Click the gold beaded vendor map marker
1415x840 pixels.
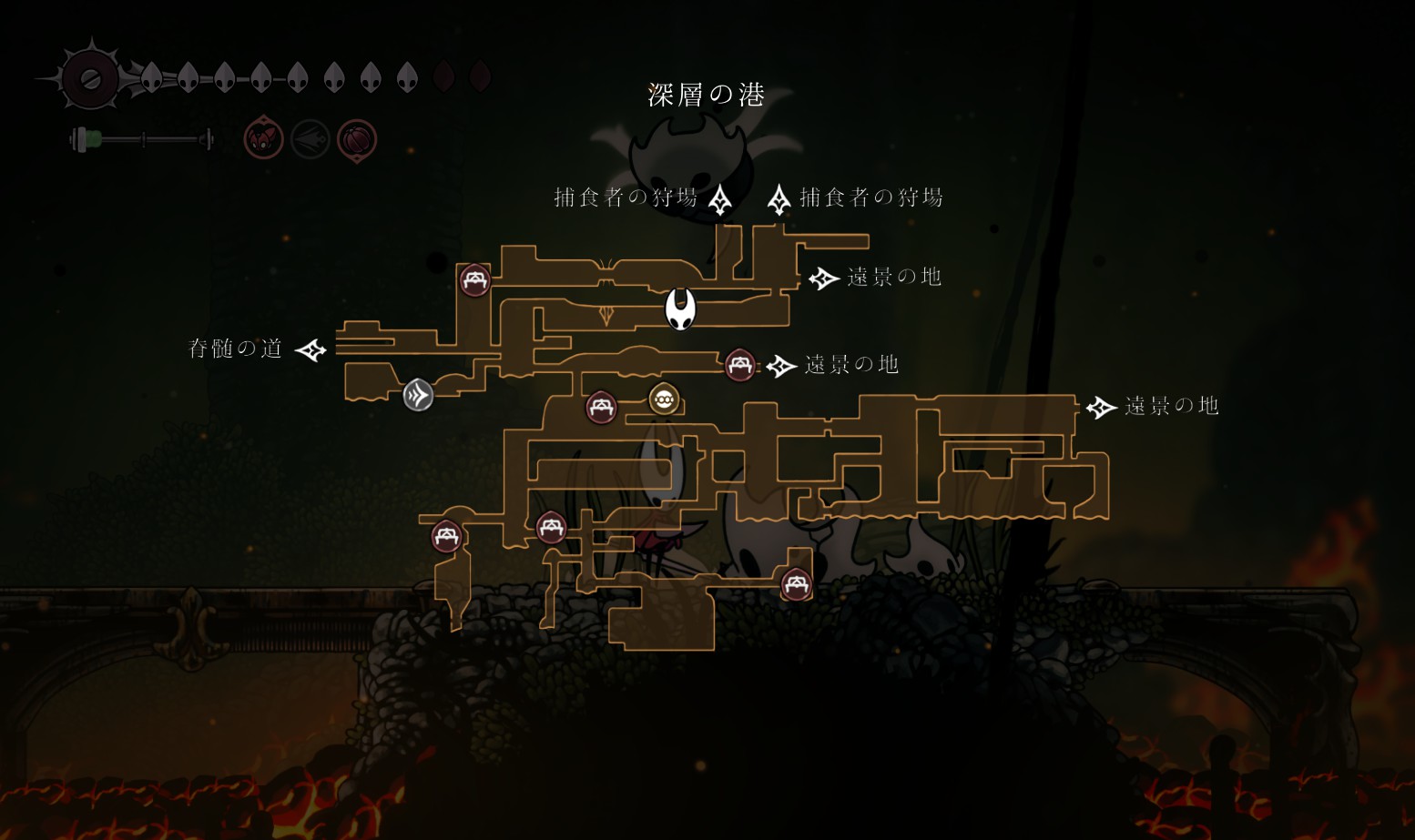664,399
